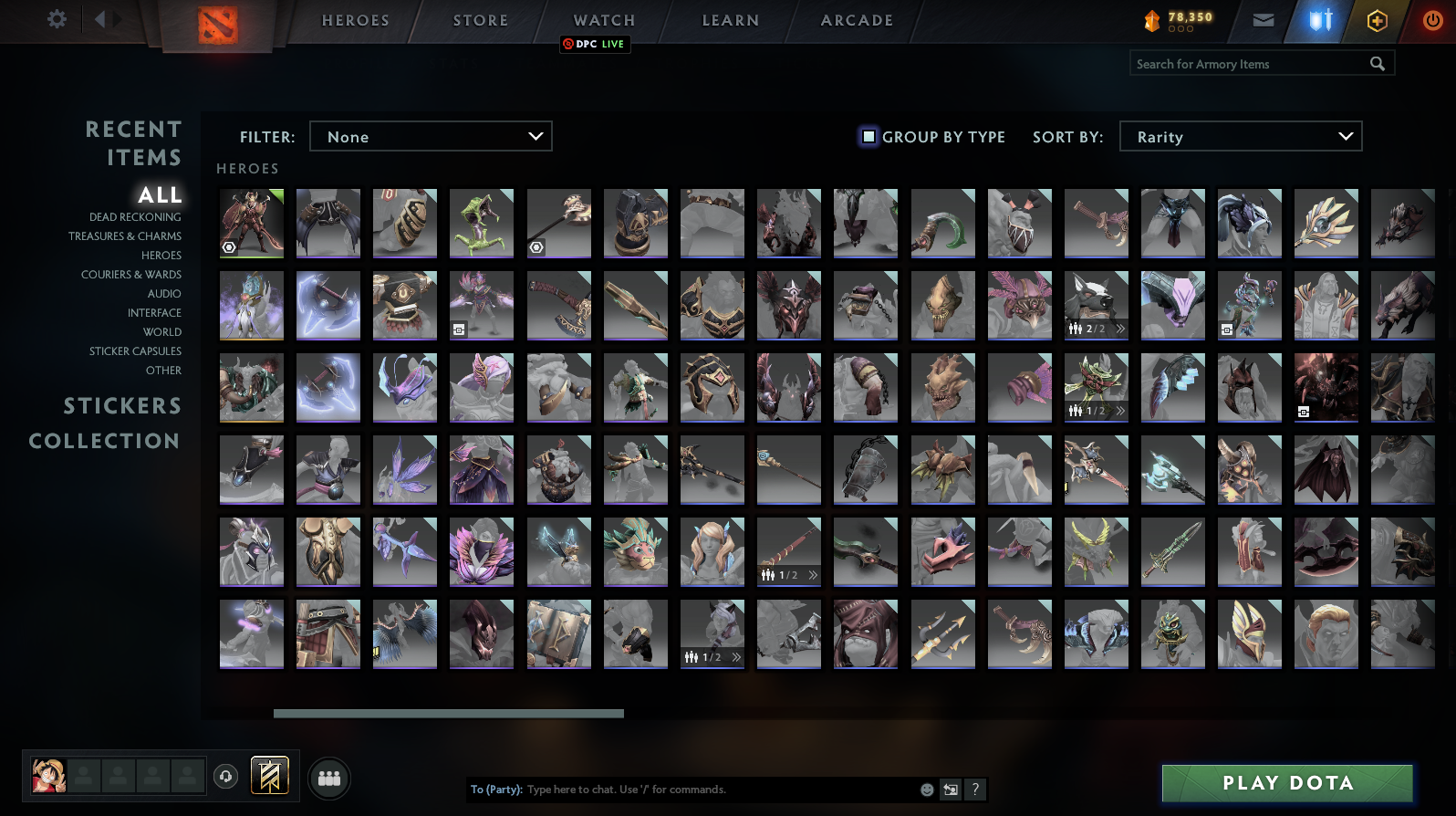
Task: Click the horizontal scrollbar below the items grid
Action: 451,711
